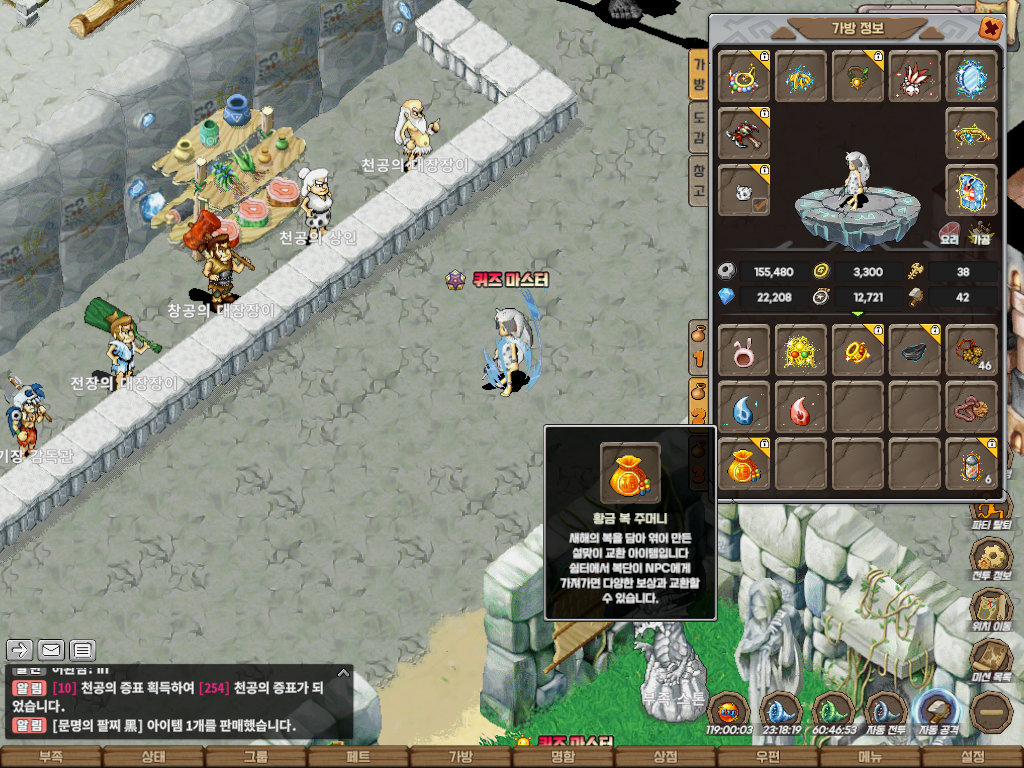Viewport: 1024px width, 768px height.
Task: Select the pink bunny hood item
Action: point(744,351)
